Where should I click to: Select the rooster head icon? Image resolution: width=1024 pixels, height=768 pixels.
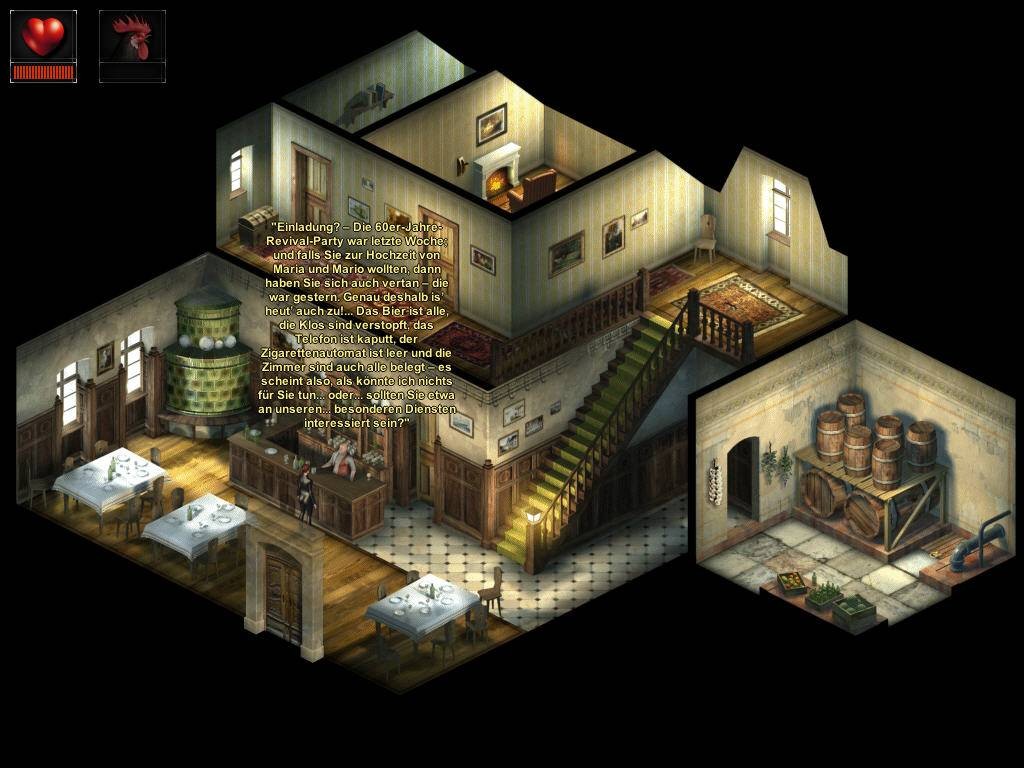[132, 39]
